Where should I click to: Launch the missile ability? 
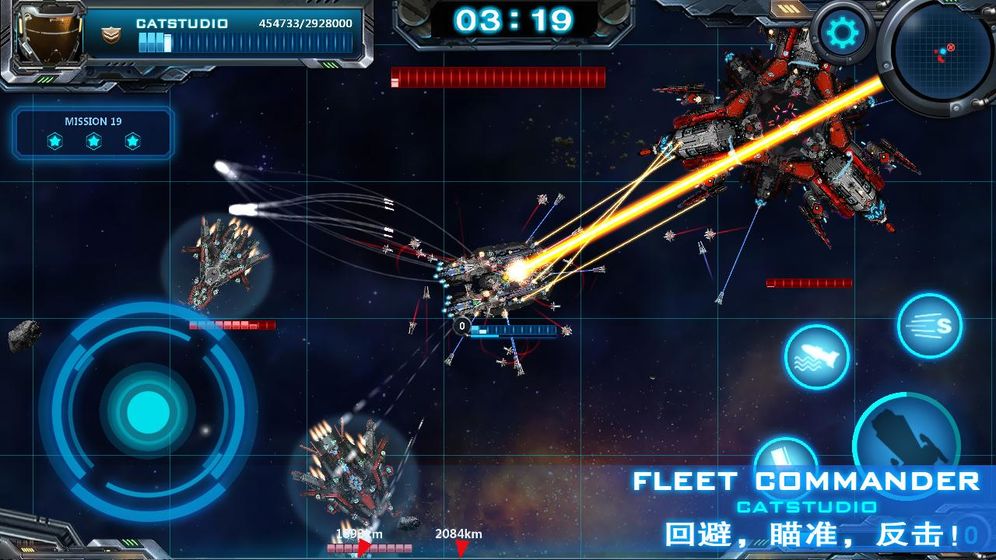point(817,357)
